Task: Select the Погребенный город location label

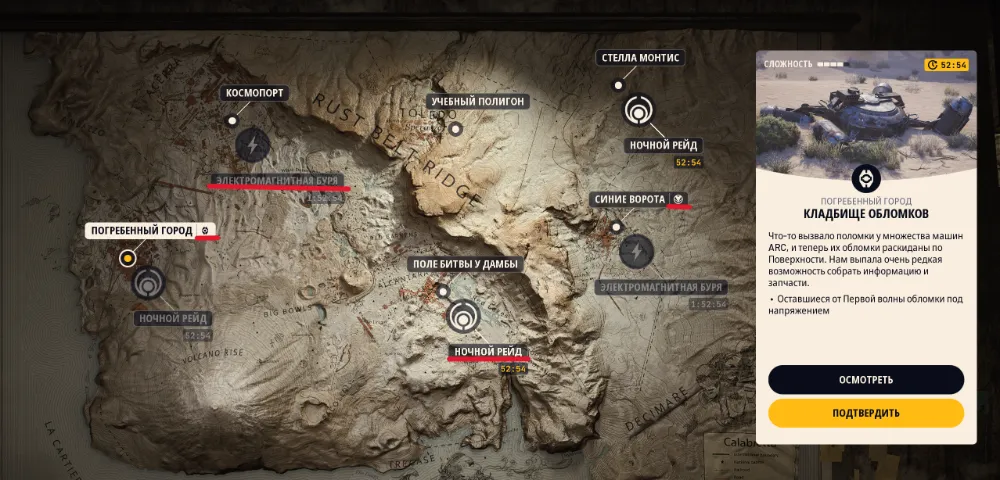Action: coord(142,231)
